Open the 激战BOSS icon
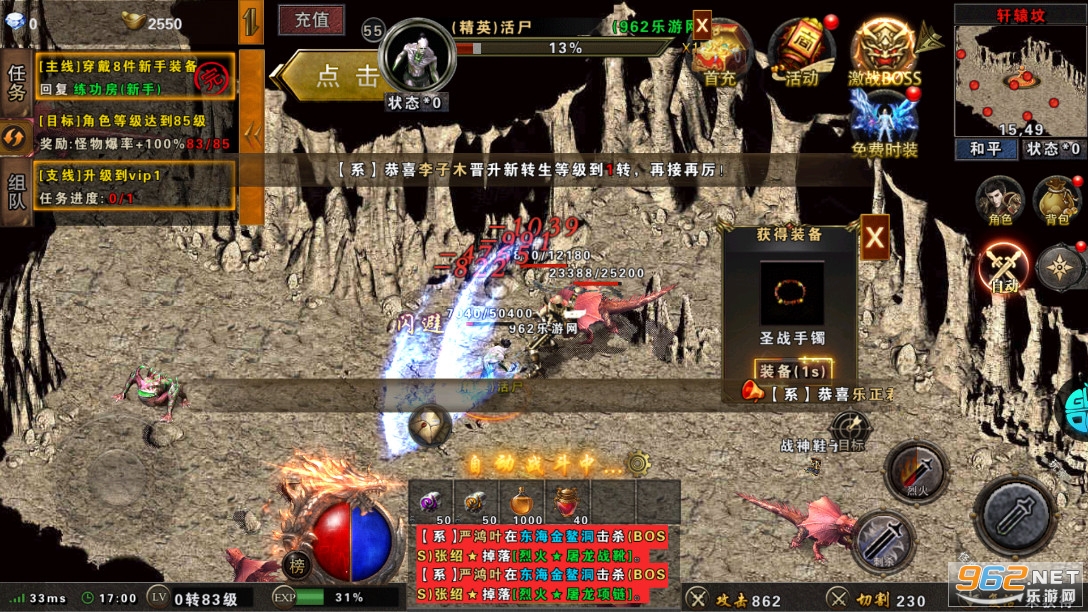The image size is (1088, 612). (885, 54)
